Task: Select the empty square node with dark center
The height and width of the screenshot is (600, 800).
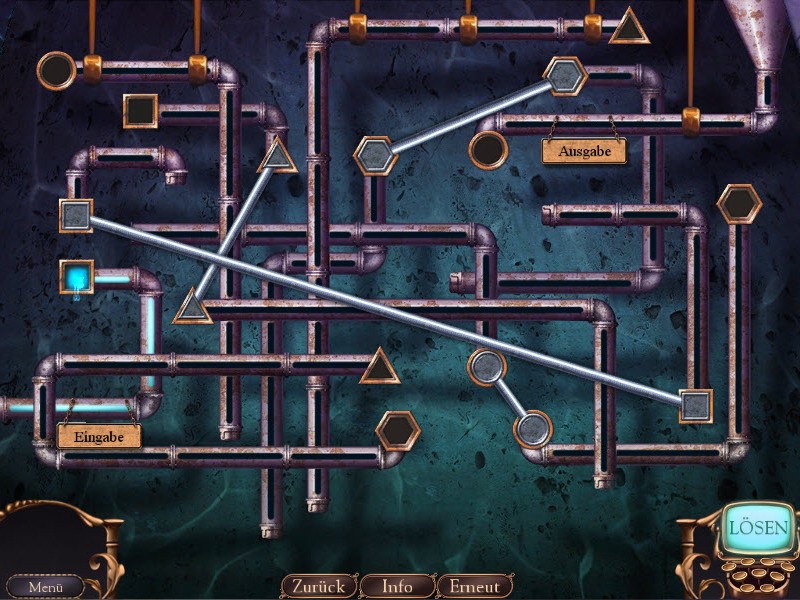Action: coord(141,110)
